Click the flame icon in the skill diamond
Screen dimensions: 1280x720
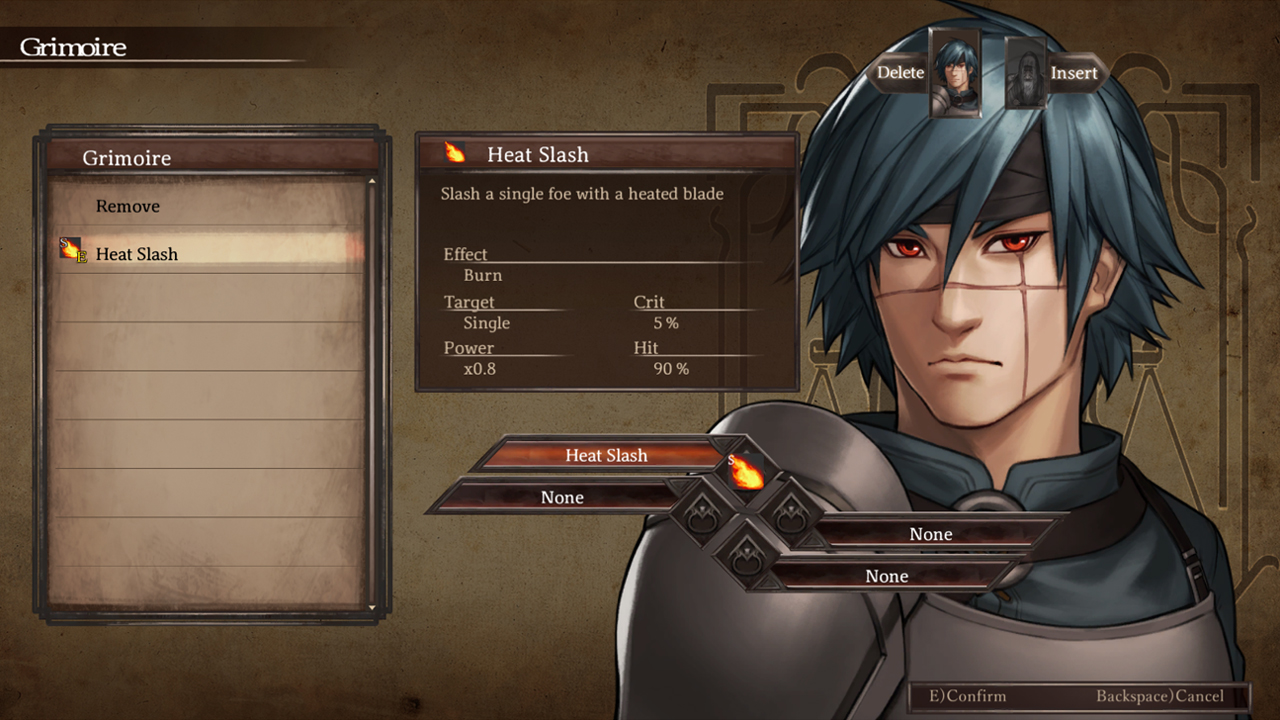(x=746, y=472)
